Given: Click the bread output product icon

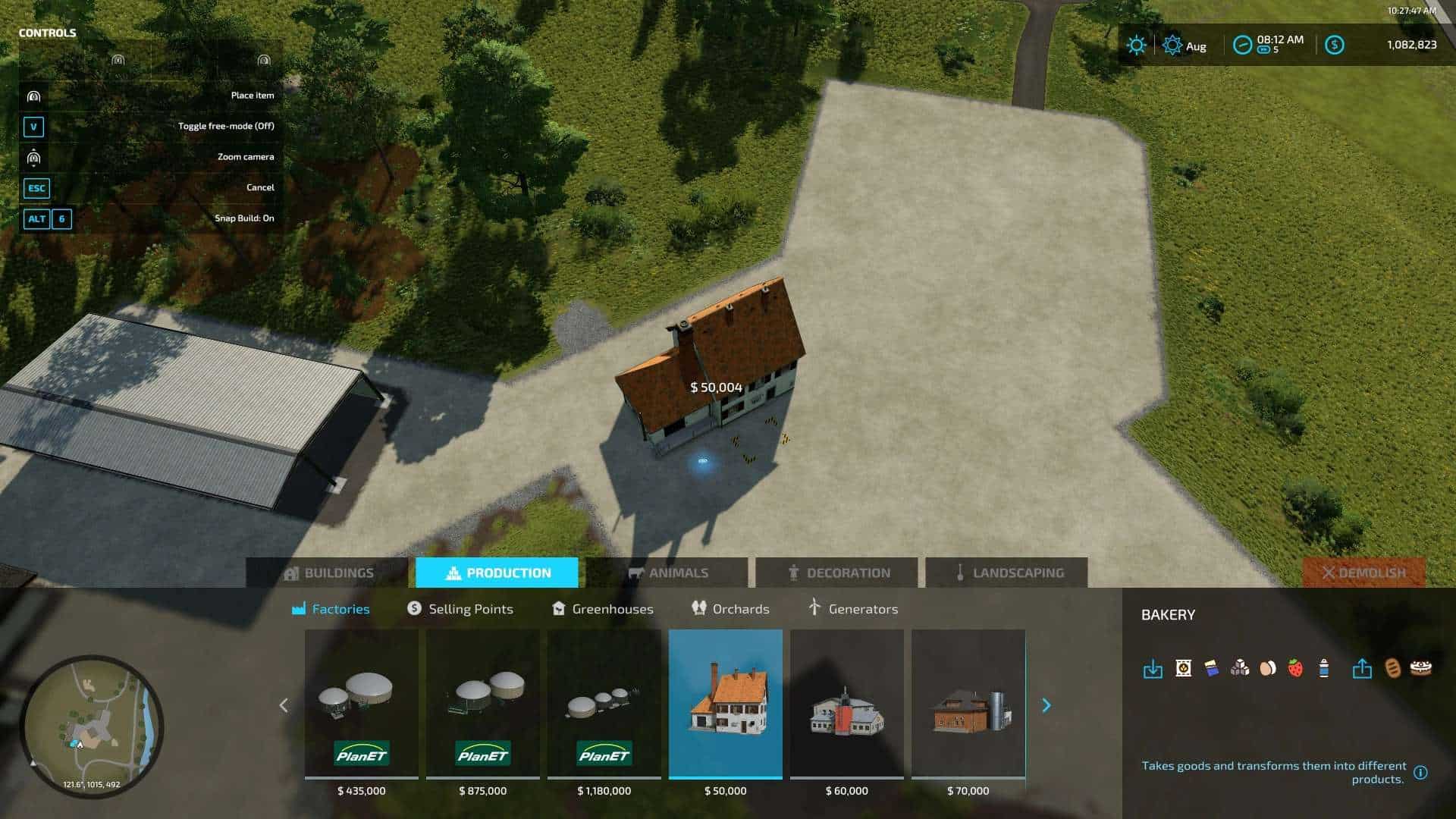Looking at the screenshot, I should [x=1391, y=667].
